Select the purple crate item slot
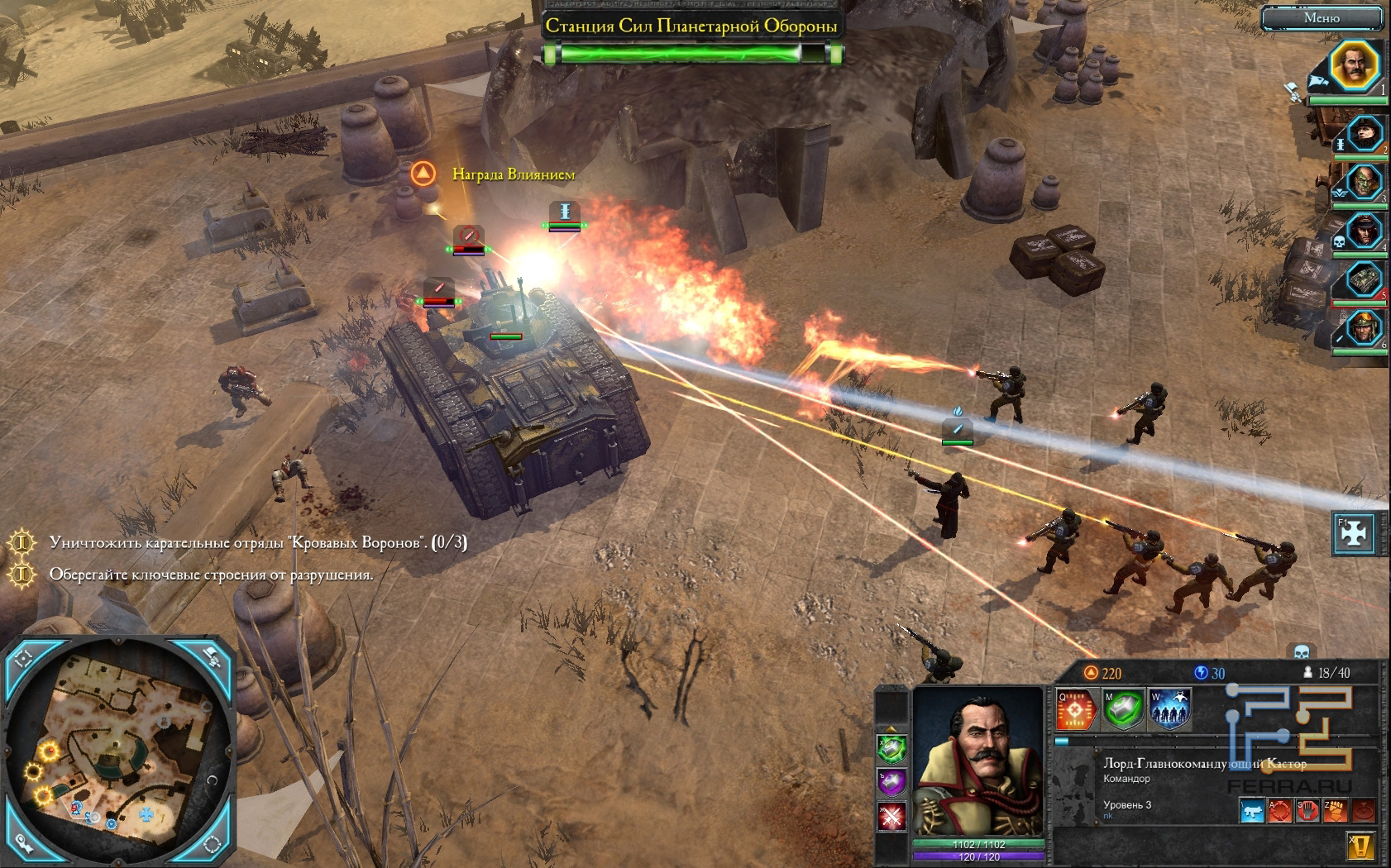 coord(891,782)
